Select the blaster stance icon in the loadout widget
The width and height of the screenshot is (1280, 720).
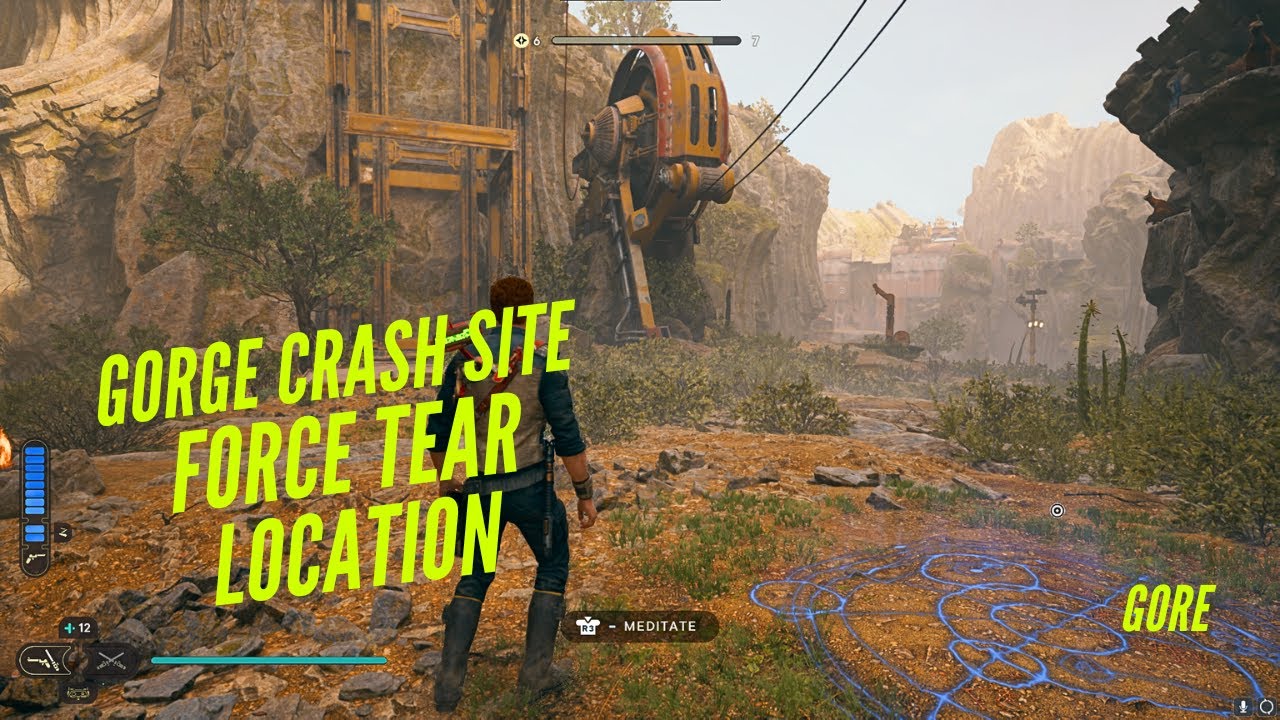tap(44, 660)
